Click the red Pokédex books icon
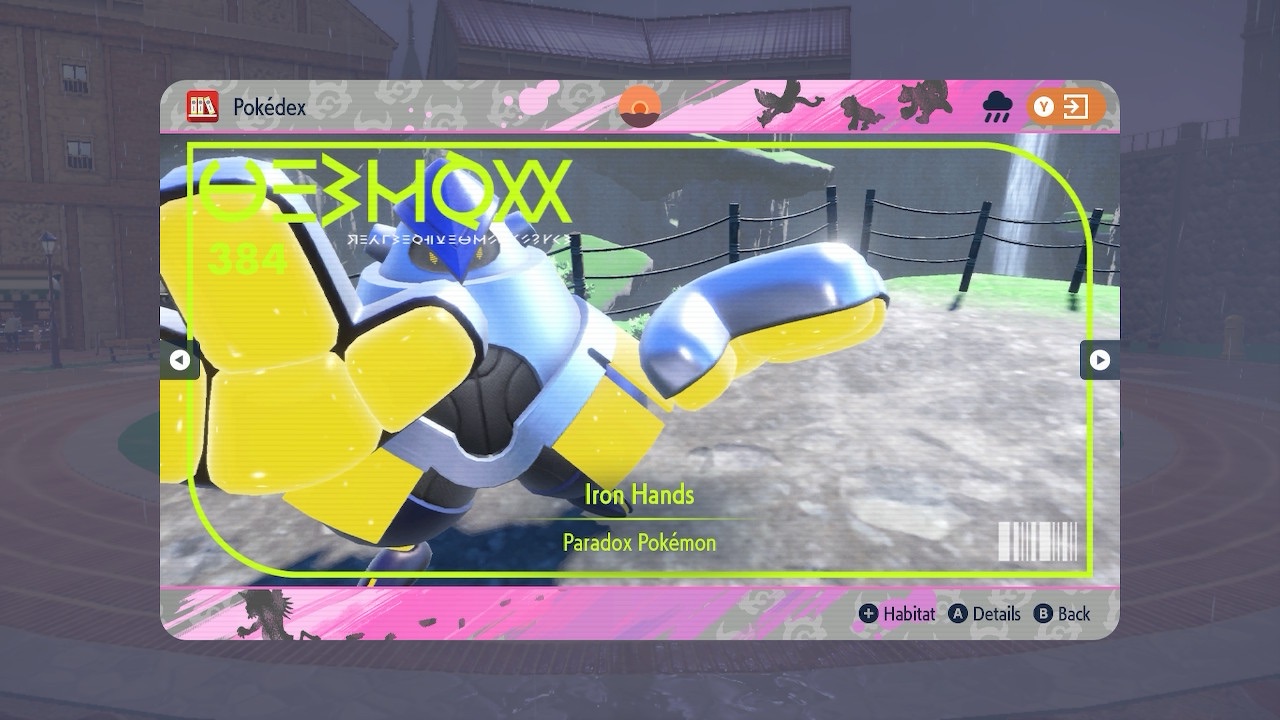 coord(203,107)
